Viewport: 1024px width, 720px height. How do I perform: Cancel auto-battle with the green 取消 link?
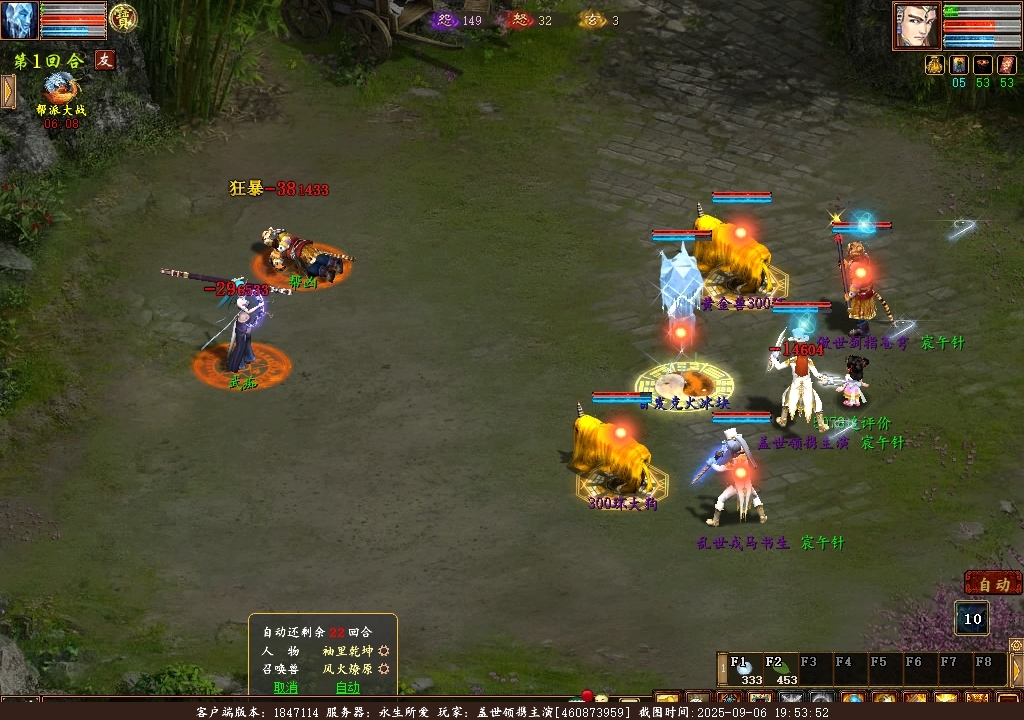click(x=286, y=687)
